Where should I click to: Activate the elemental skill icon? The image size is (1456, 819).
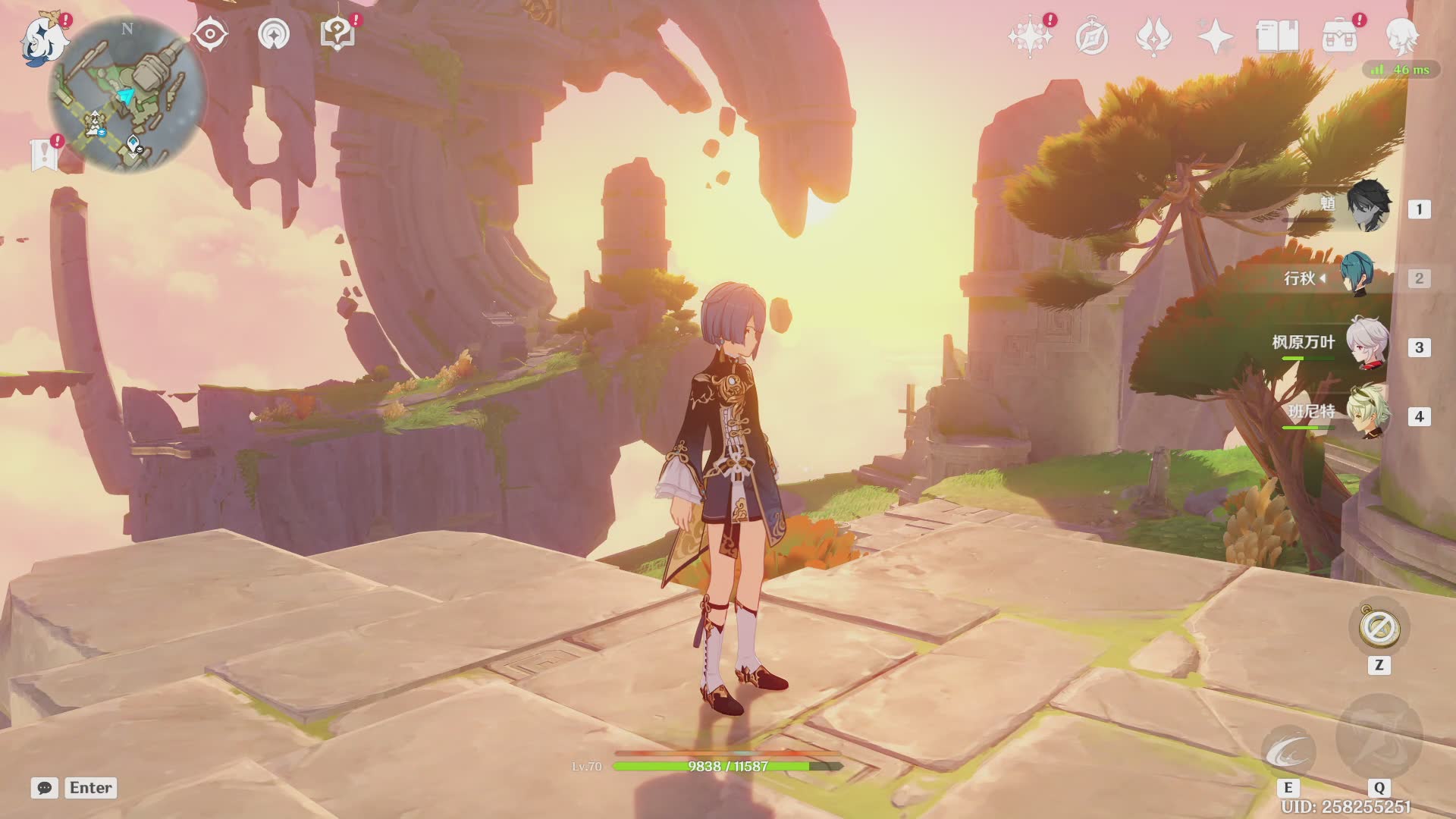point(1288,752)
